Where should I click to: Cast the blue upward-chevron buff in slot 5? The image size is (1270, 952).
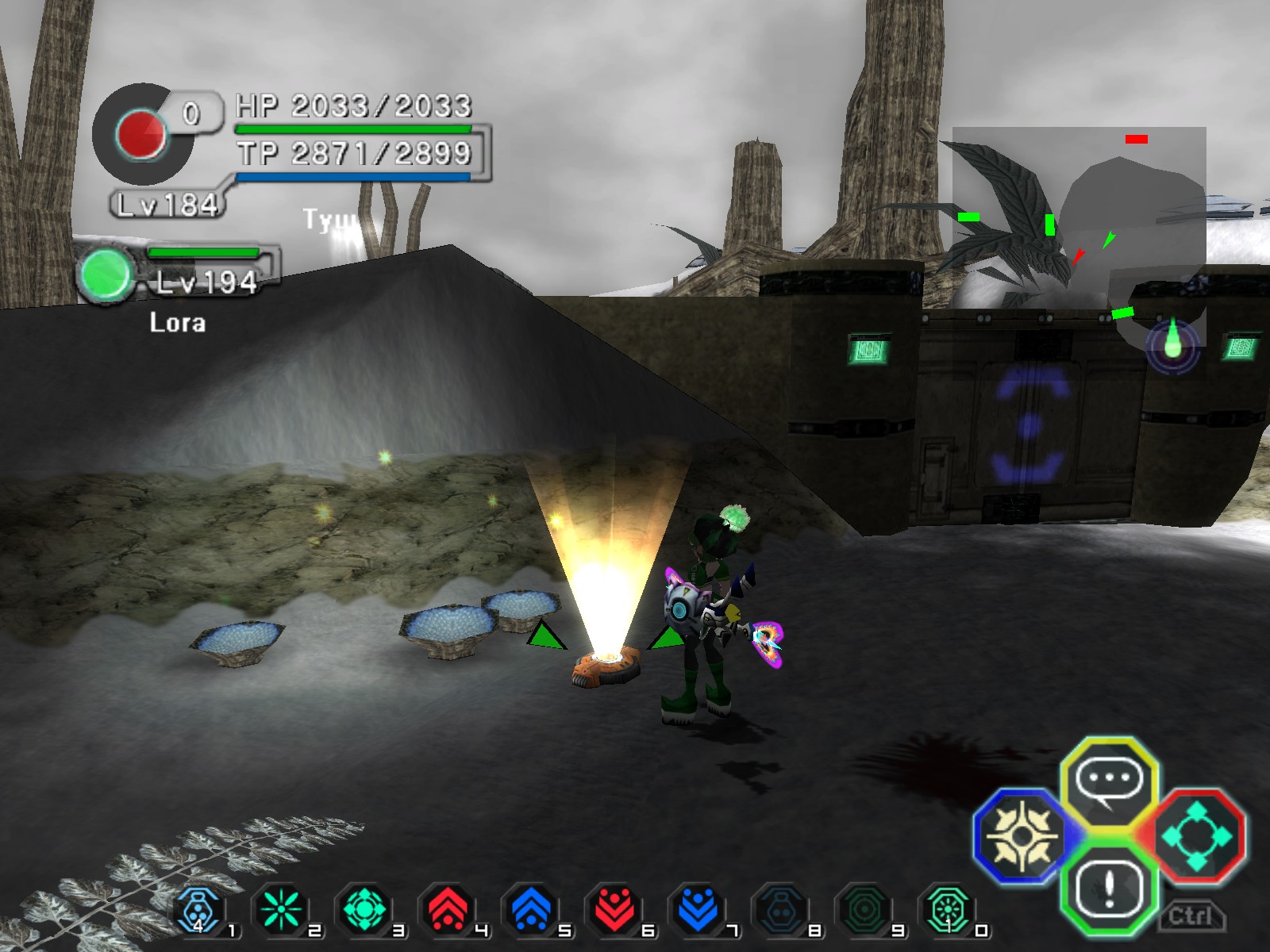(x=530, y=911)
